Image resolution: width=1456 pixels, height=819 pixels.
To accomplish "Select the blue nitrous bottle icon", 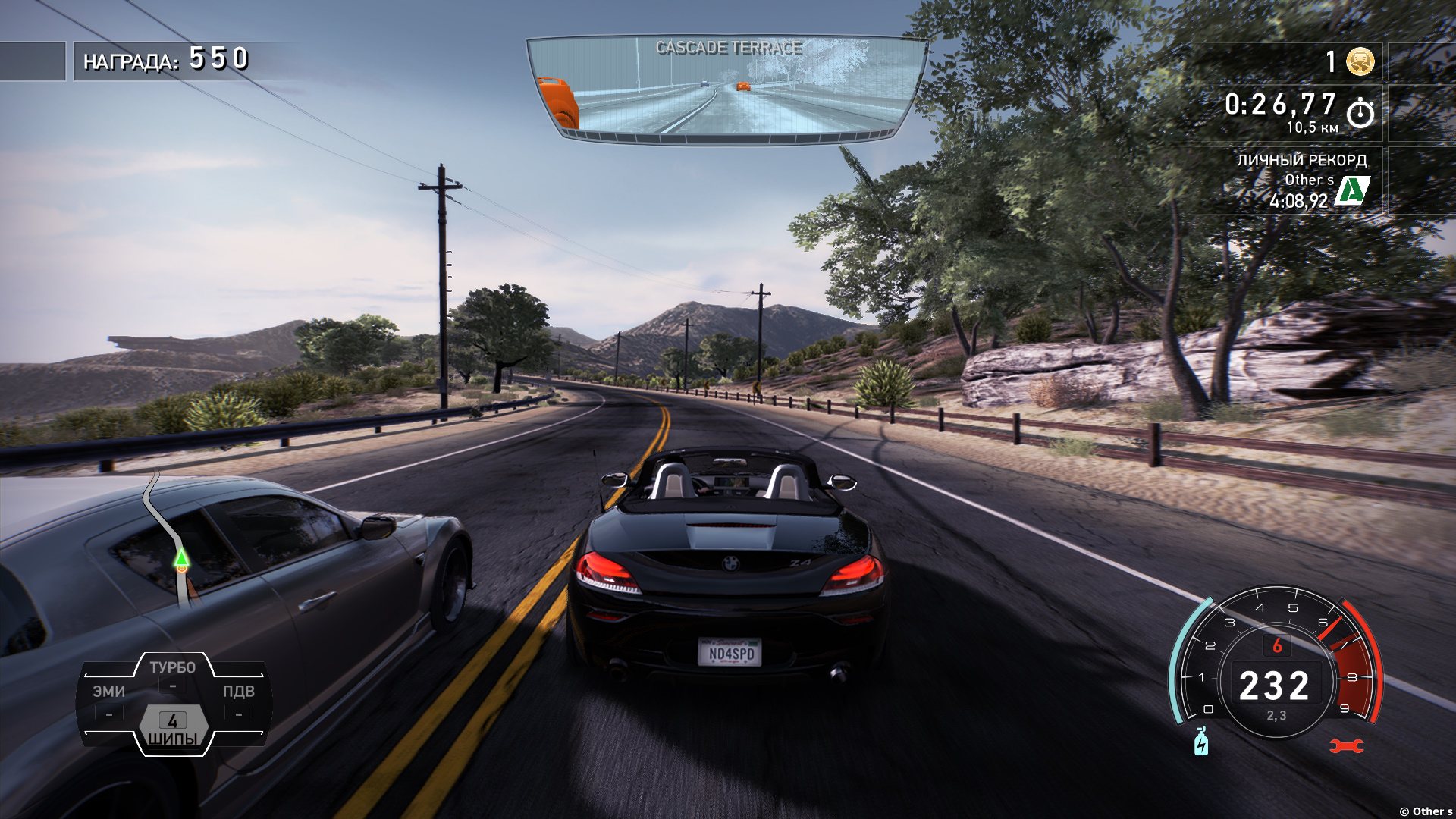I will 1201,742.
